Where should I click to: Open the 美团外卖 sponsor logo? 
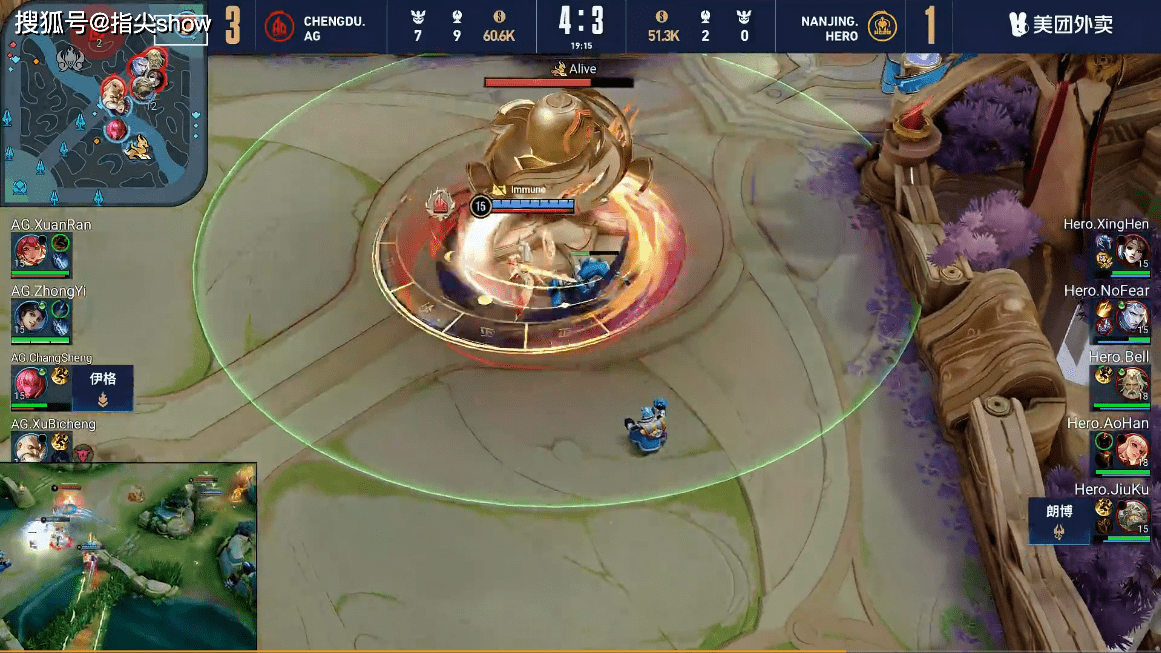(1061, 26)
